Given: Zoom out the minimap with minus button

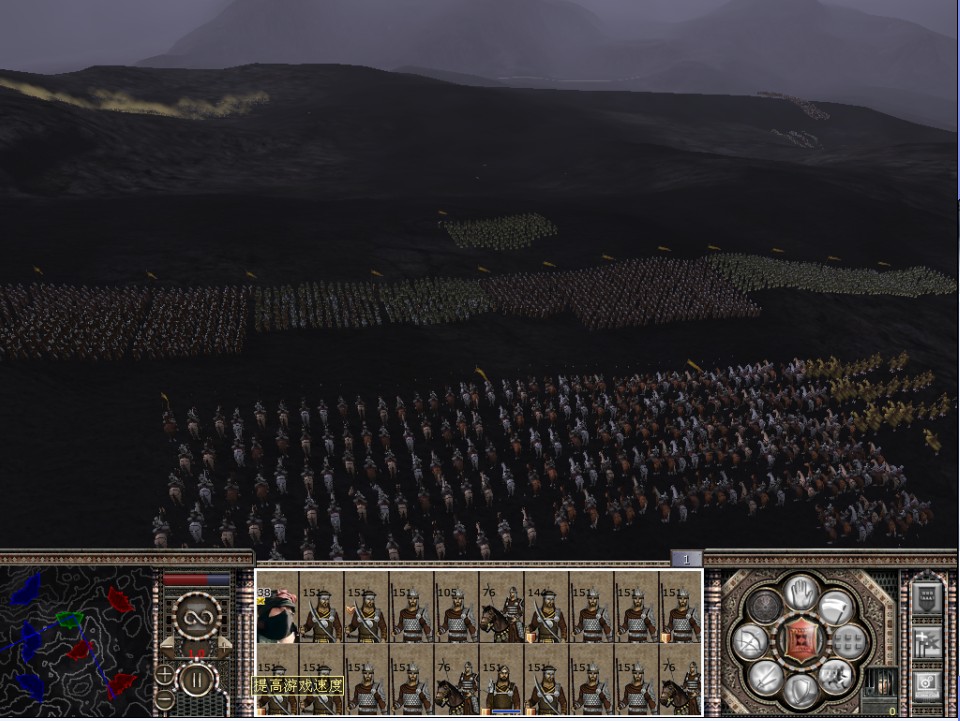Looking at the screenshot, I should tap(164, 699).
